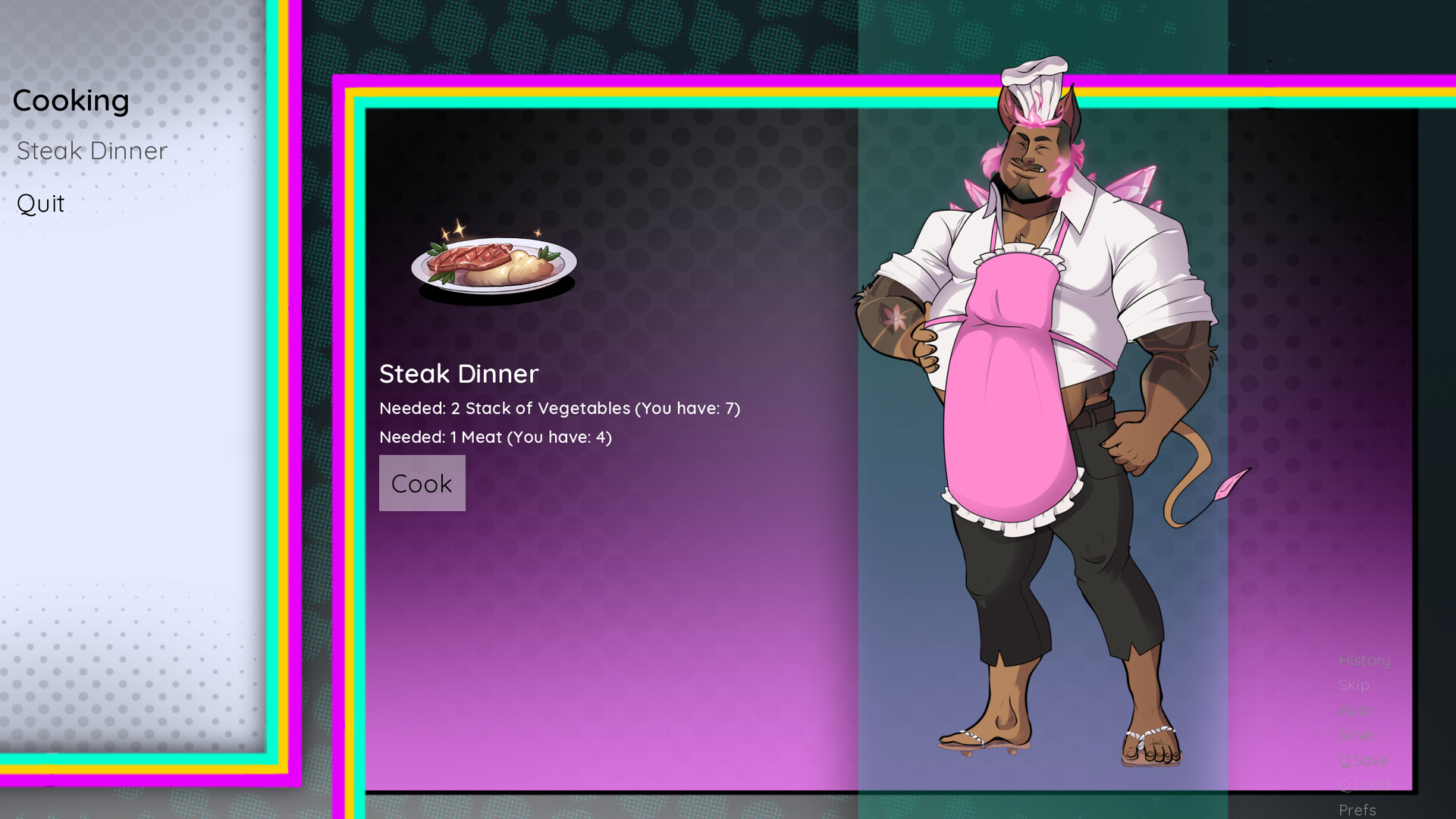The height and width of the screenshot is (819, 1456).
Task: Open the Save screen
Action: point(1357,734)
